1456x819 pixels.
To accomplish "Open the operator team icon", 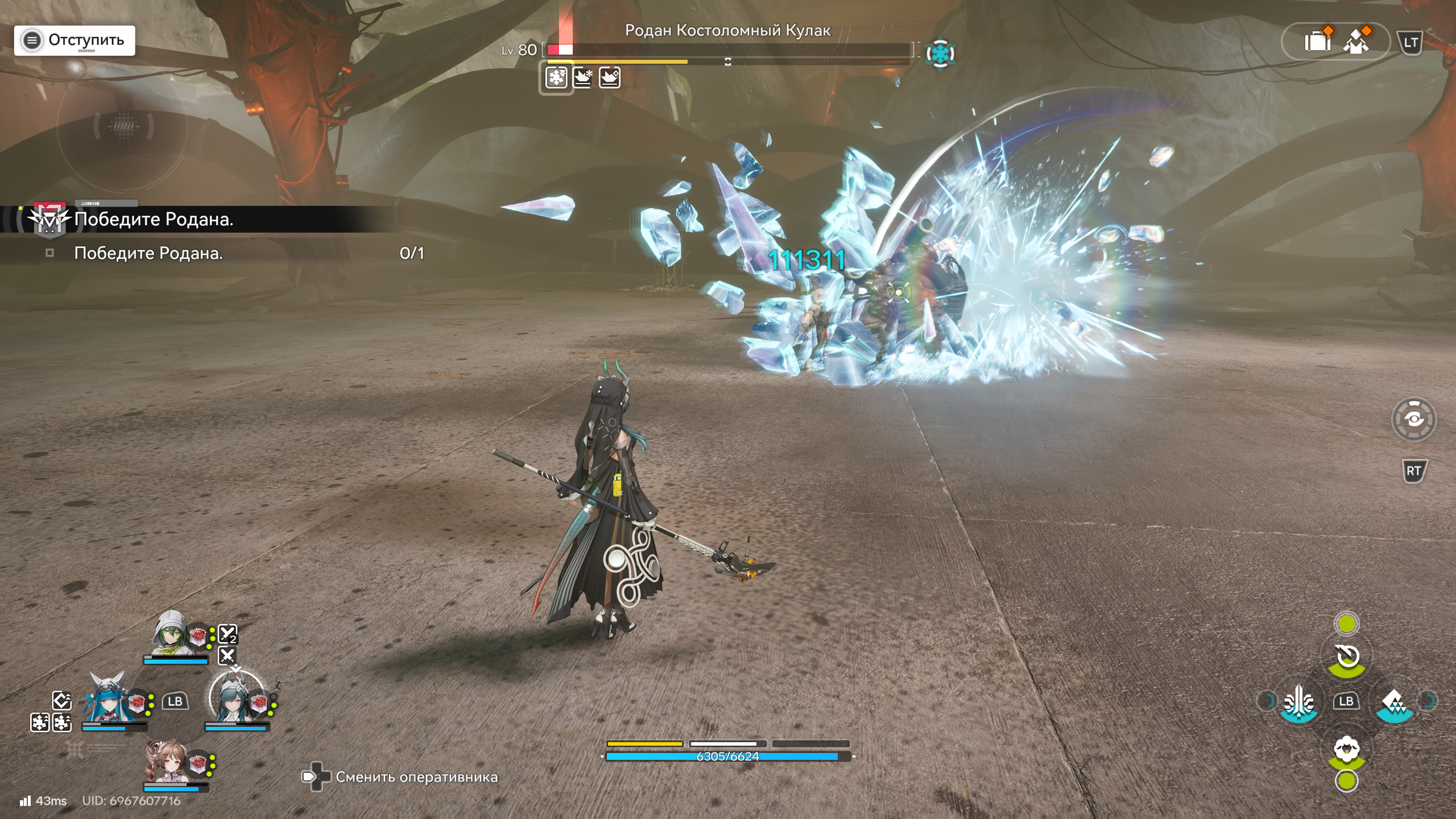I will pyautogui.click(x=1356, y=41).
